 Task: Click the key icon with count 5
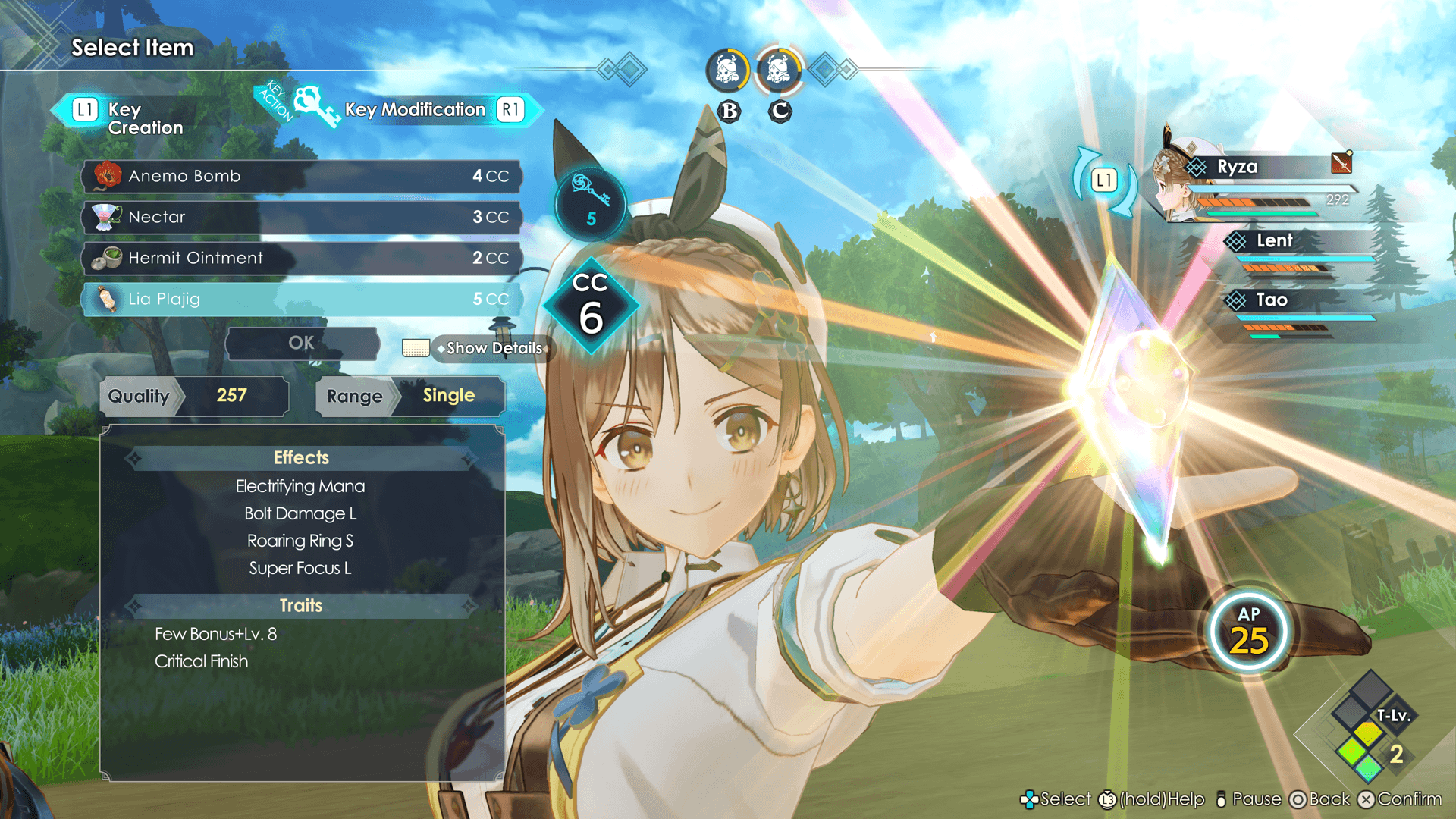(591, 202)
